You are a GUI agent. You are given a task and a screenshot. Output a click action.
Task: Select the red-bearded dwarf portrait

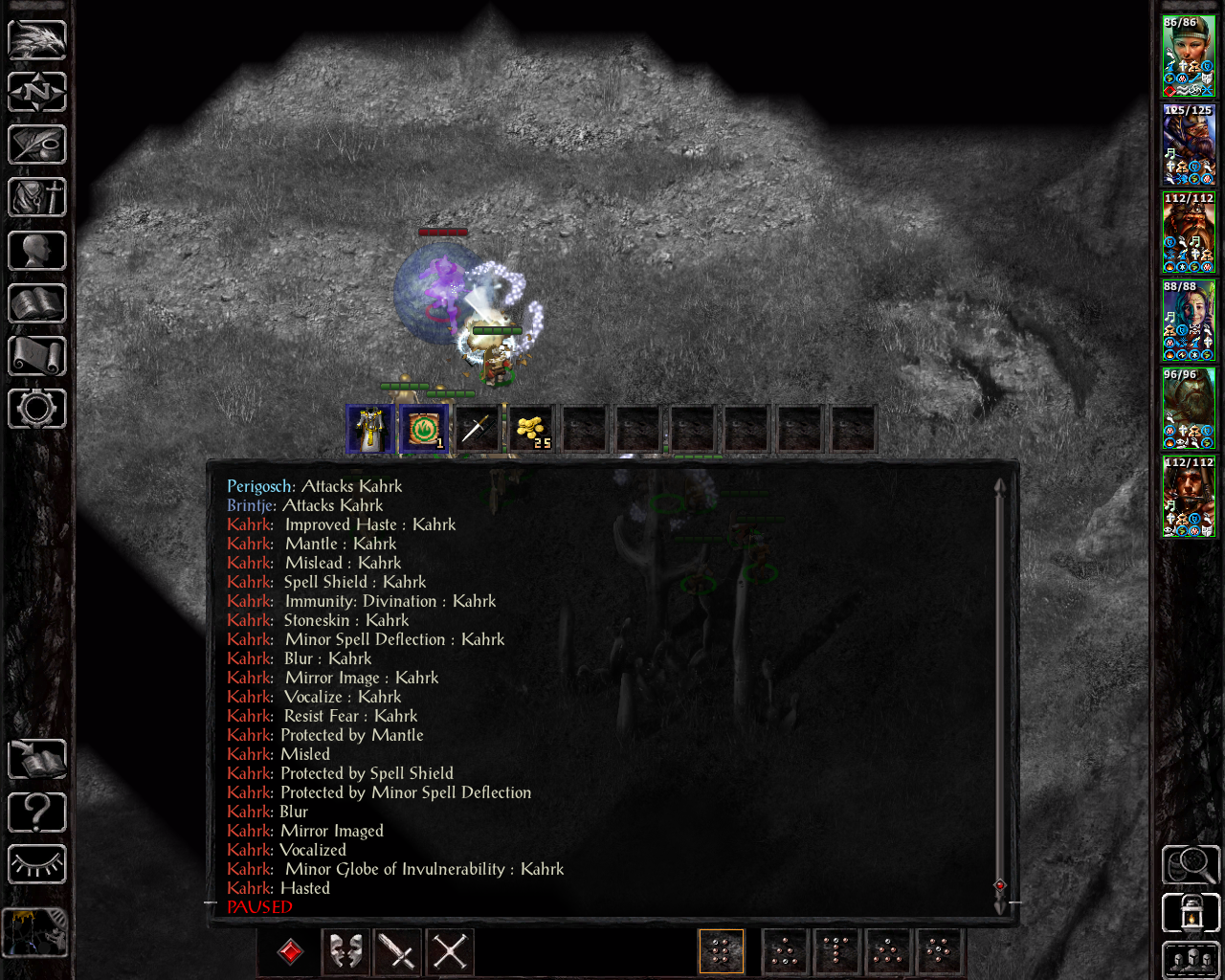[1189, 233]
